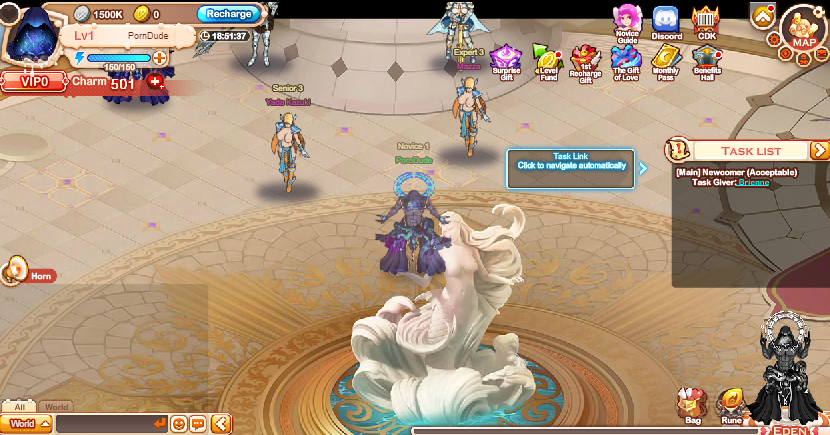The image size is (830, 435).
Task: Click the Brienne task giver link
Action: [755, 182]
